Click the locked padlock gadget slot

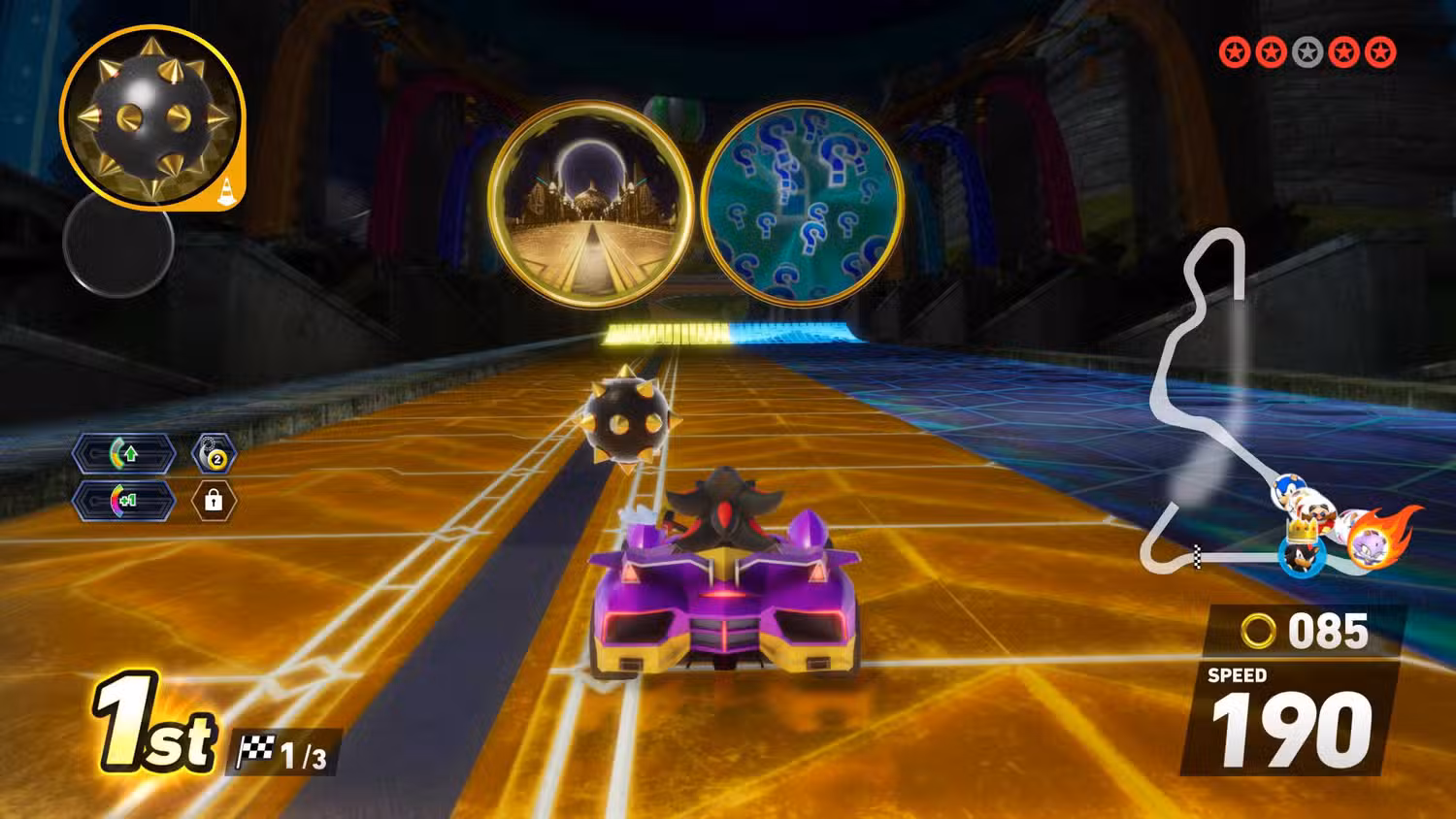point(214,501)
